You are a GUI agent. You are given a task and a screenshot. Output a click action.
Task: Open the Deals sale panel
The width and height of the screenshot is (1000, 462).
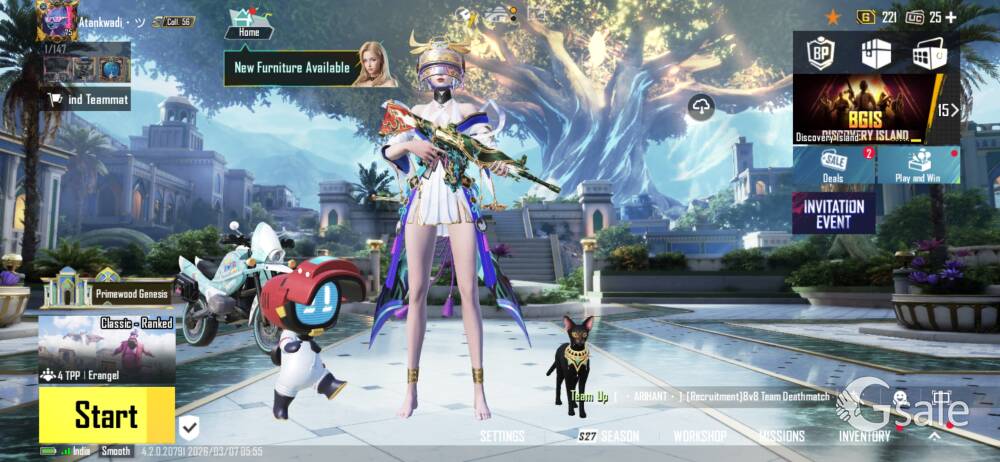[834, 166]
